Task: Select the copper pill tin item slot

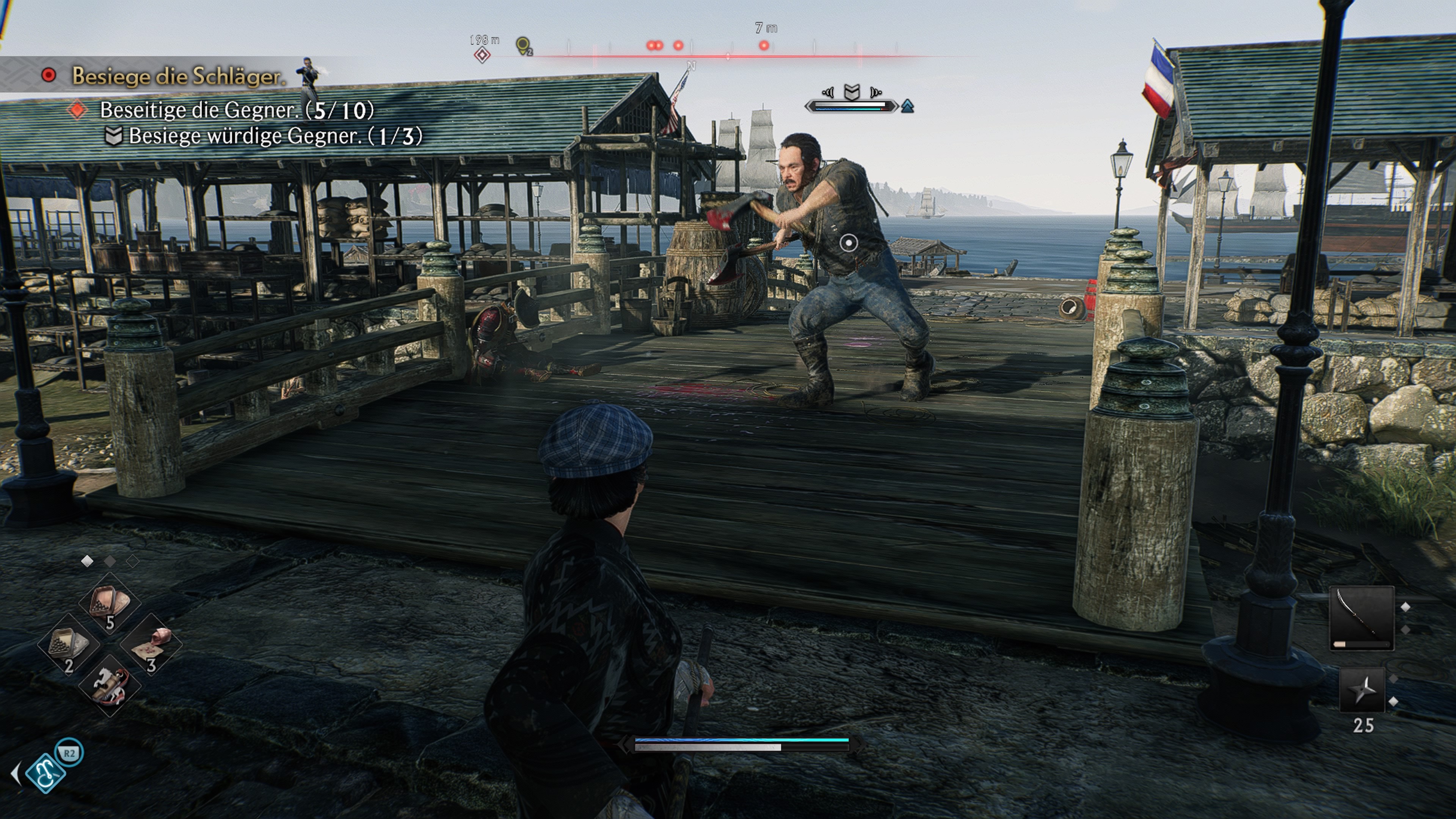Action: coord(110,602)
